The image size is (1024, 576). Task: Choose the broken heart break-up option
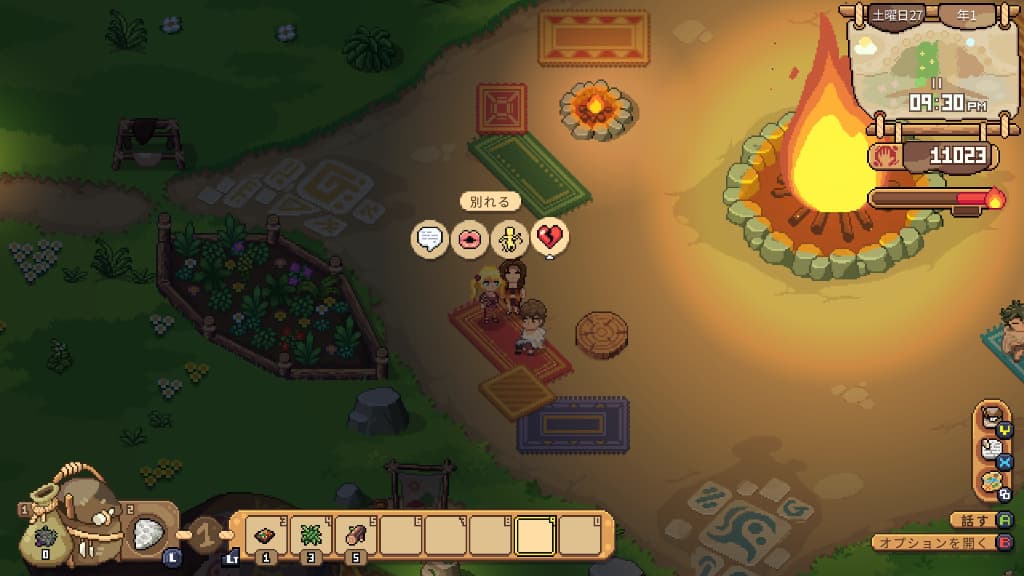click(x=549, y=238)
